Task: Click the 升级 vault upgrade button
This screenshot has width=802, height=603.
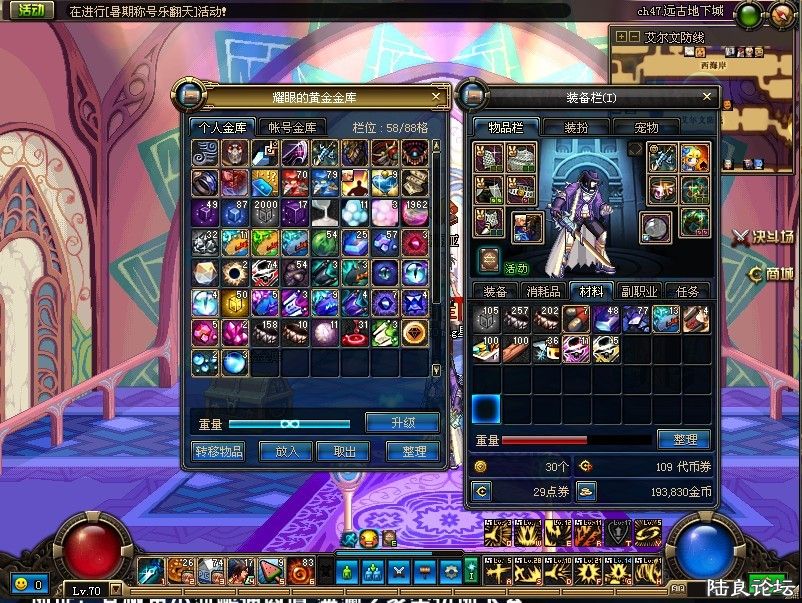Action: [x=402, y=422]
